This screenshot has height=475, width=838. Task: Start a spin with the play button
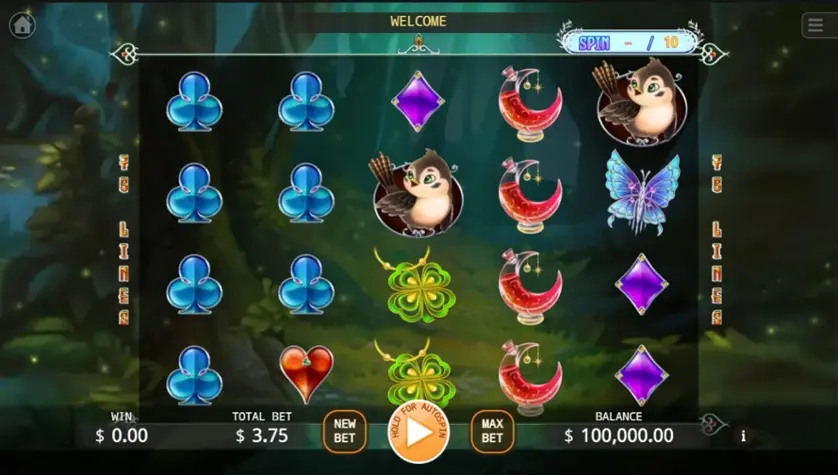[x=418, y=431]
